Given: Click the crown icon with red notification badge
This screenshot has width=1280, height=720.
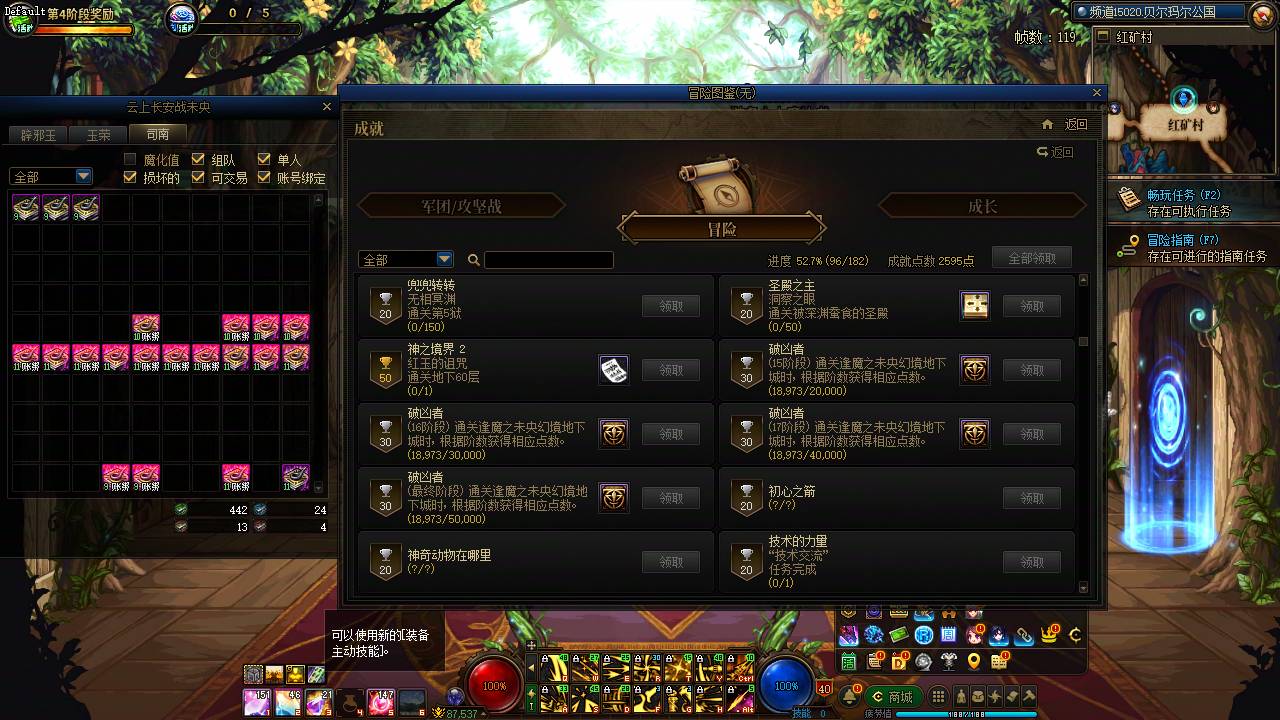Looking at the screenshot, I should [1048, 635].
